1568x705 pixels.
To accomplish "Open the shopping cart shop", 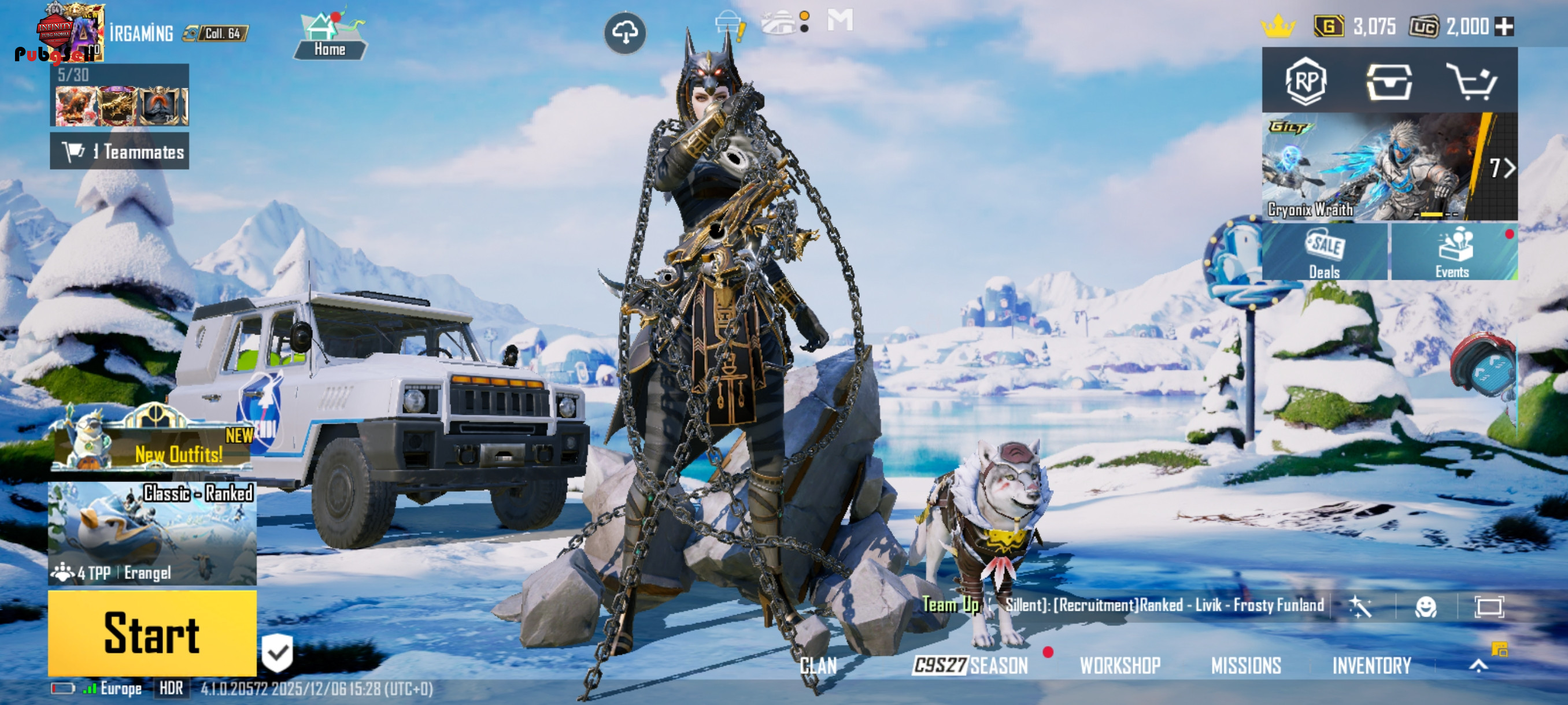I will pos(1471,81).
